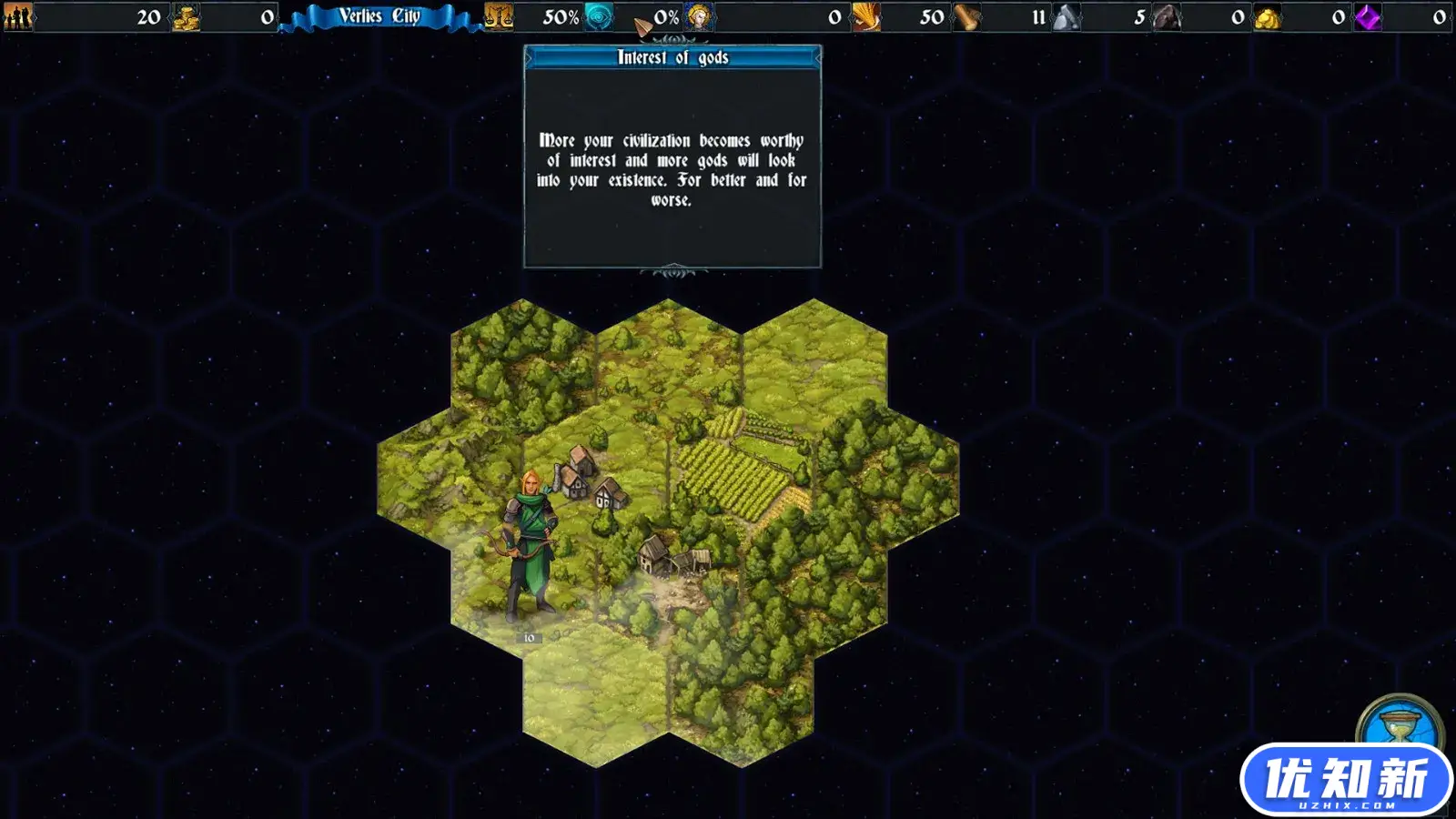Select the gold nugget resource icon
The width and height of the screenshot is (1456, 819).
pos(1267,17)
